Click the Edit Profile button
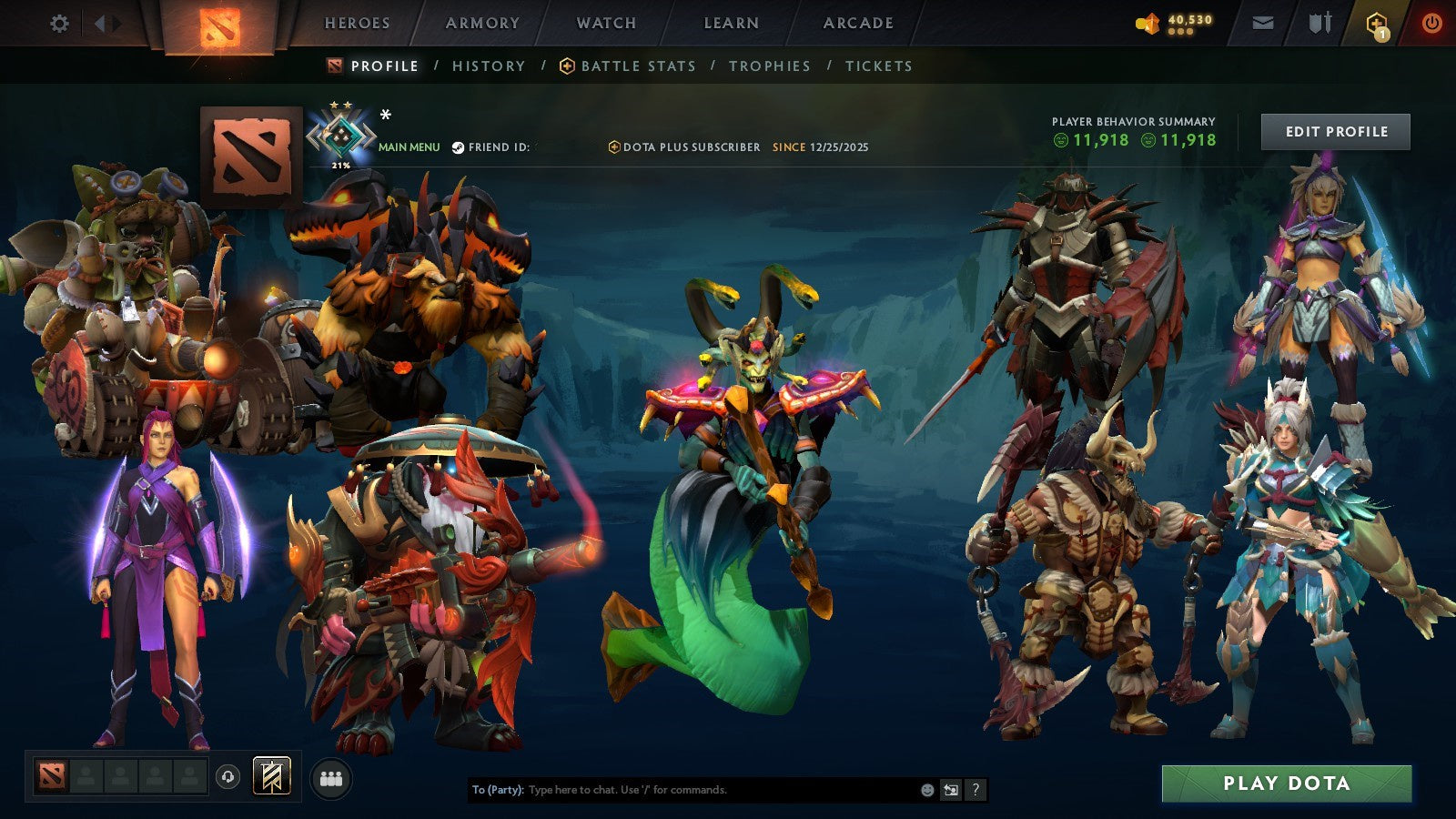Image resolution: width=1456 pixels, height=819 pixels. point(1335,131)
